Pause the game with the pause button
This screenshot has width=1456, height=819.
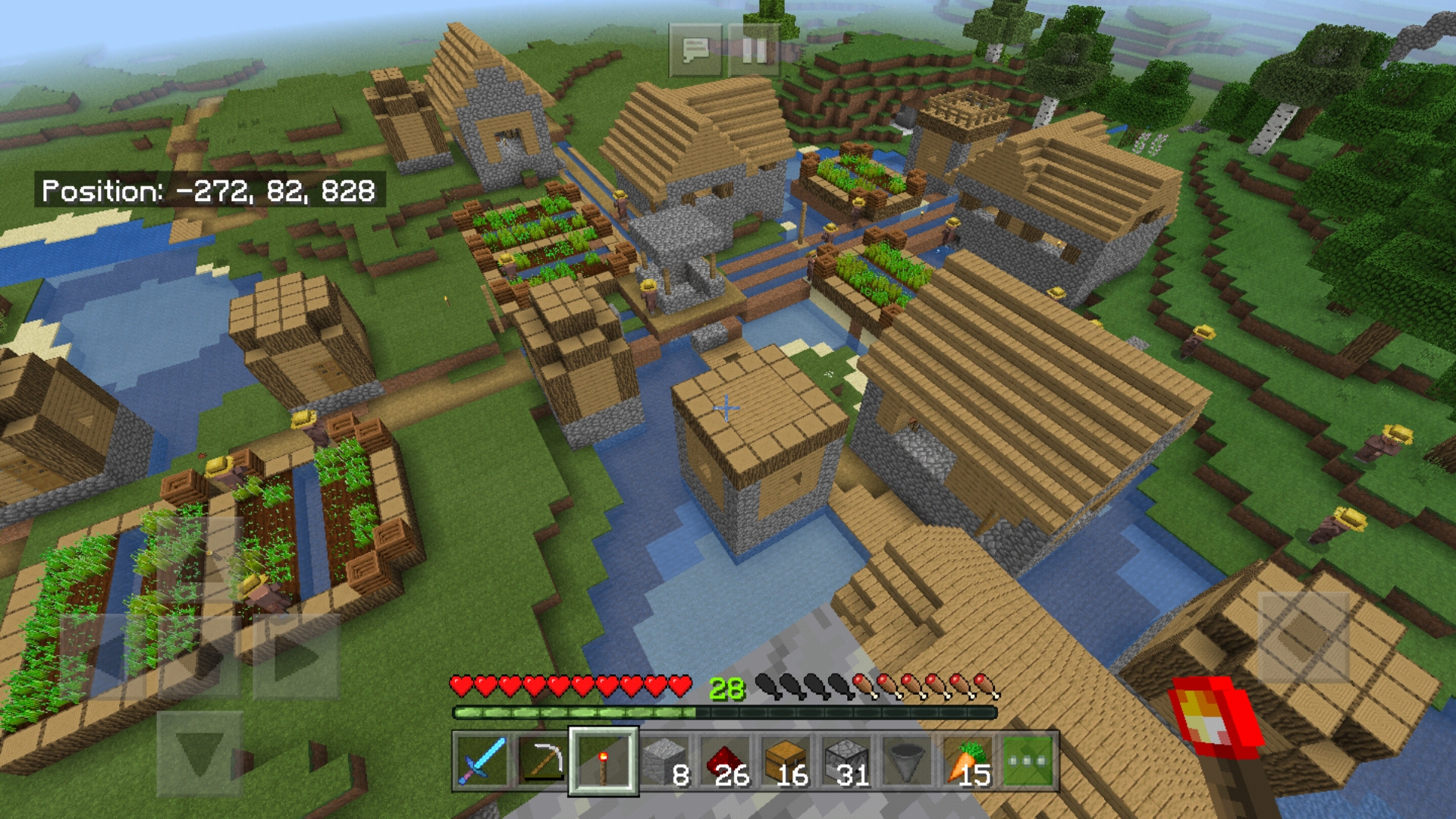(754, 51)
